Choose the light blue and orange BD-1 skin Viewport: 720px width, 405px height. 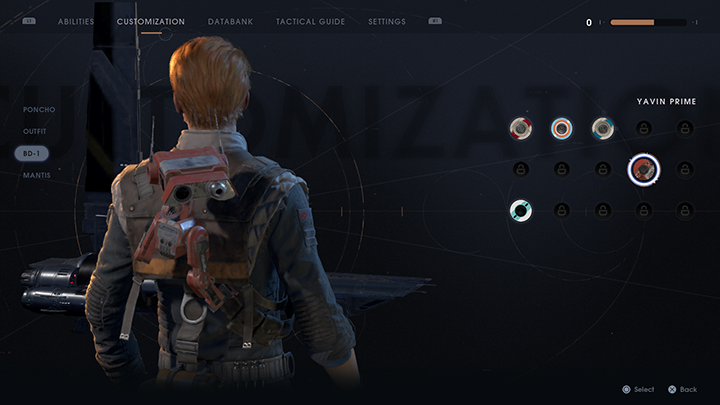561,128
